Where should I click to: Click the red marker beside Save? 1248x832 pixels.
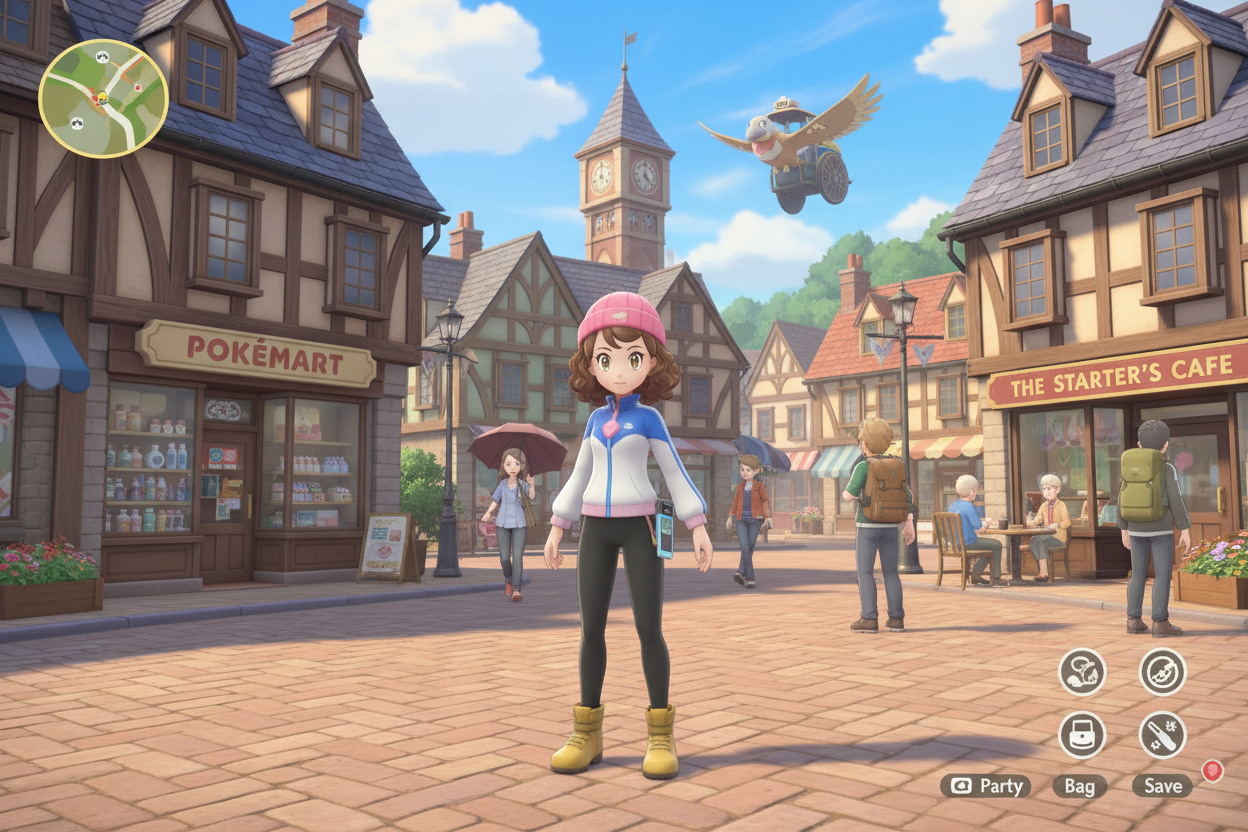(x=1212, y=771)
